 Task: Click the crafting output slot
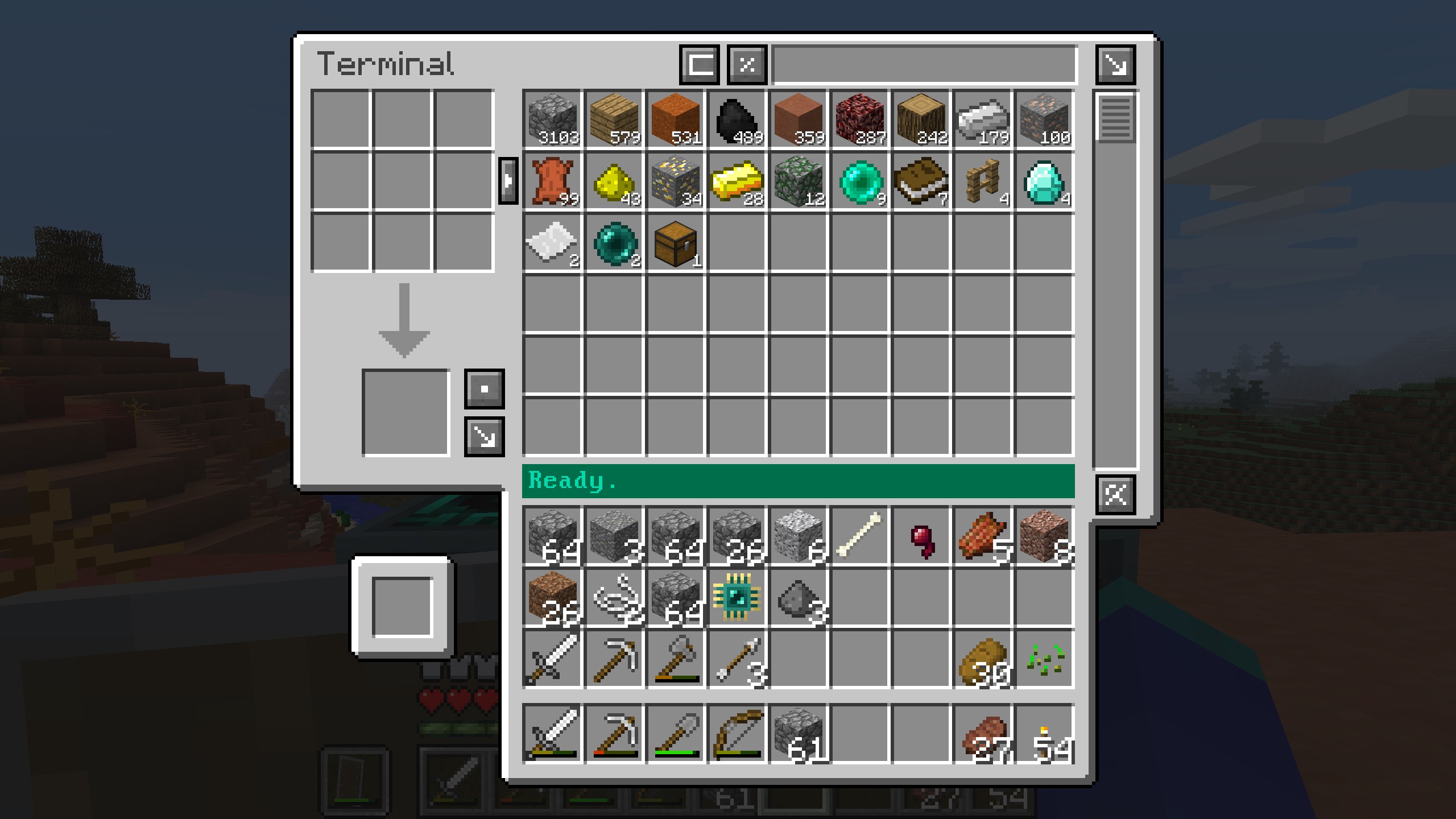(406, 412)
